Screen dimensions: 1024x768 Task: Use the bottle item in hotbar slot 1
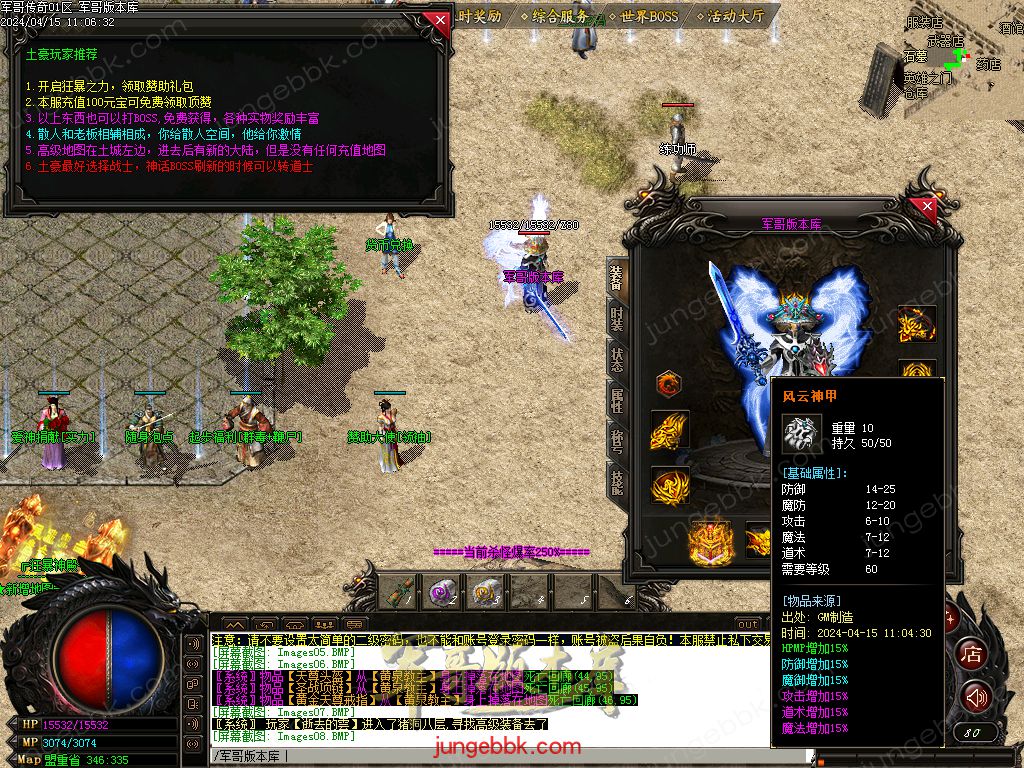[x=402, y=591]
